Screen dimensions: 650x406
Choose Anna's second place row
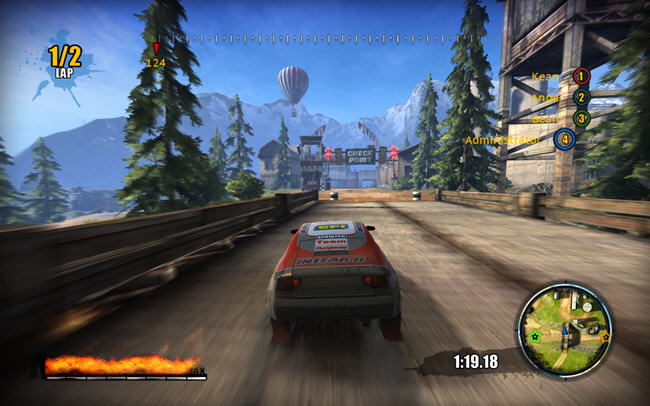click(560, 98)
